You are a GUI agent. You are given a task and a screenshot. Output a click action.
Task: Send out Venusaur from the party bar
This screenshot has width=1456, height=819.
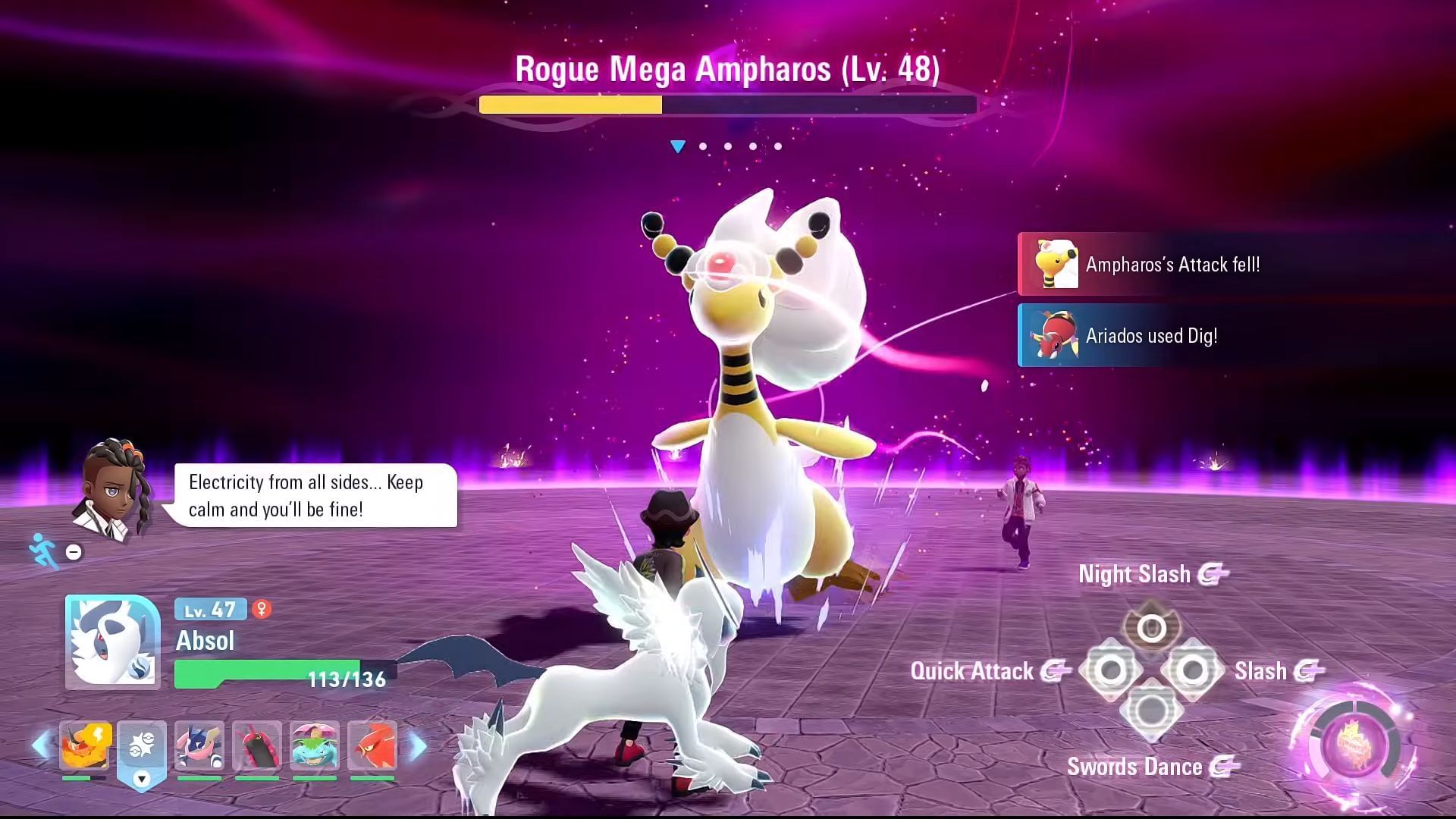pos(315,746)
